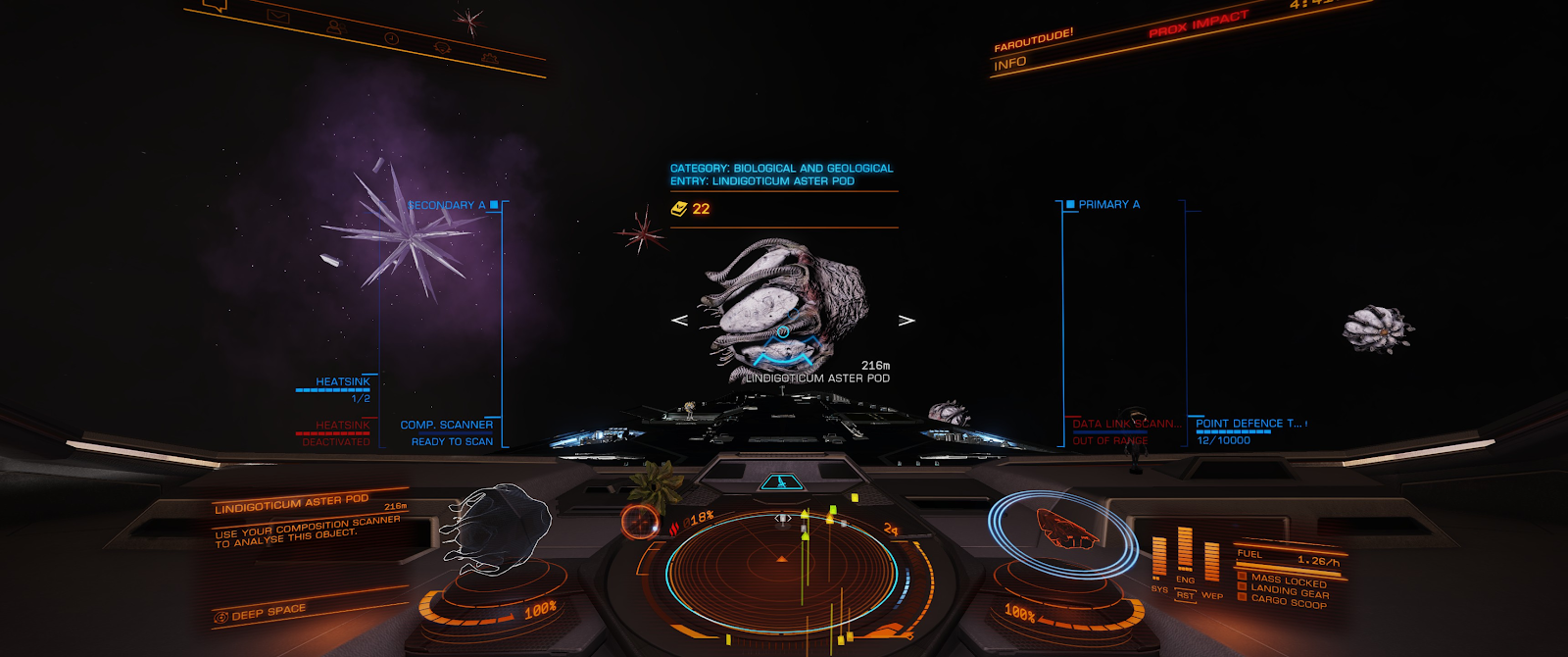1568x657 pixels.
Task: Go to previous codex entry arrow
Action: (x=679, y=320)
